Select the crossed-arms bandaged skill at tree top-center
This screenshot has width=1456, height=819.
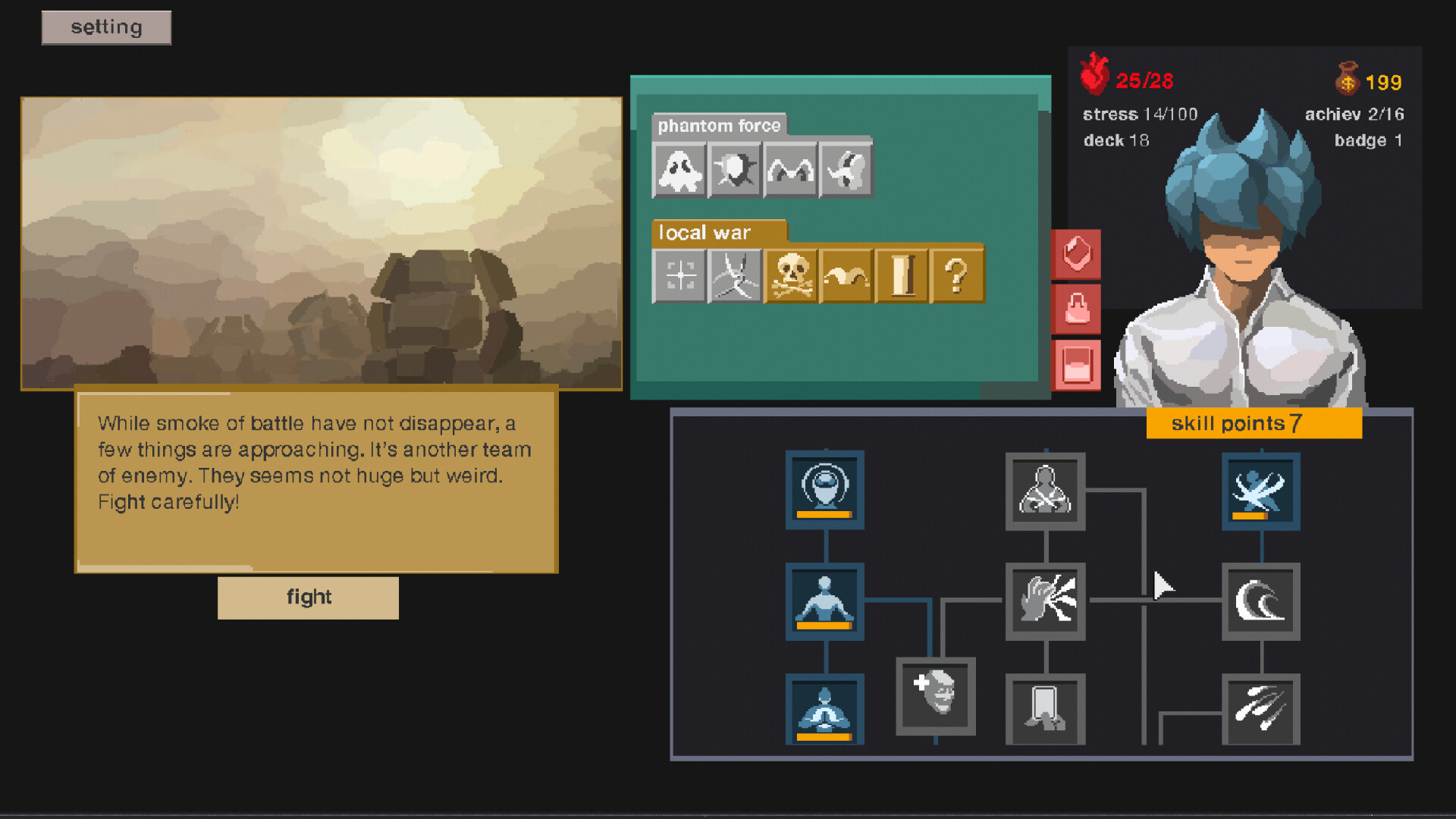click(1045, 489)
